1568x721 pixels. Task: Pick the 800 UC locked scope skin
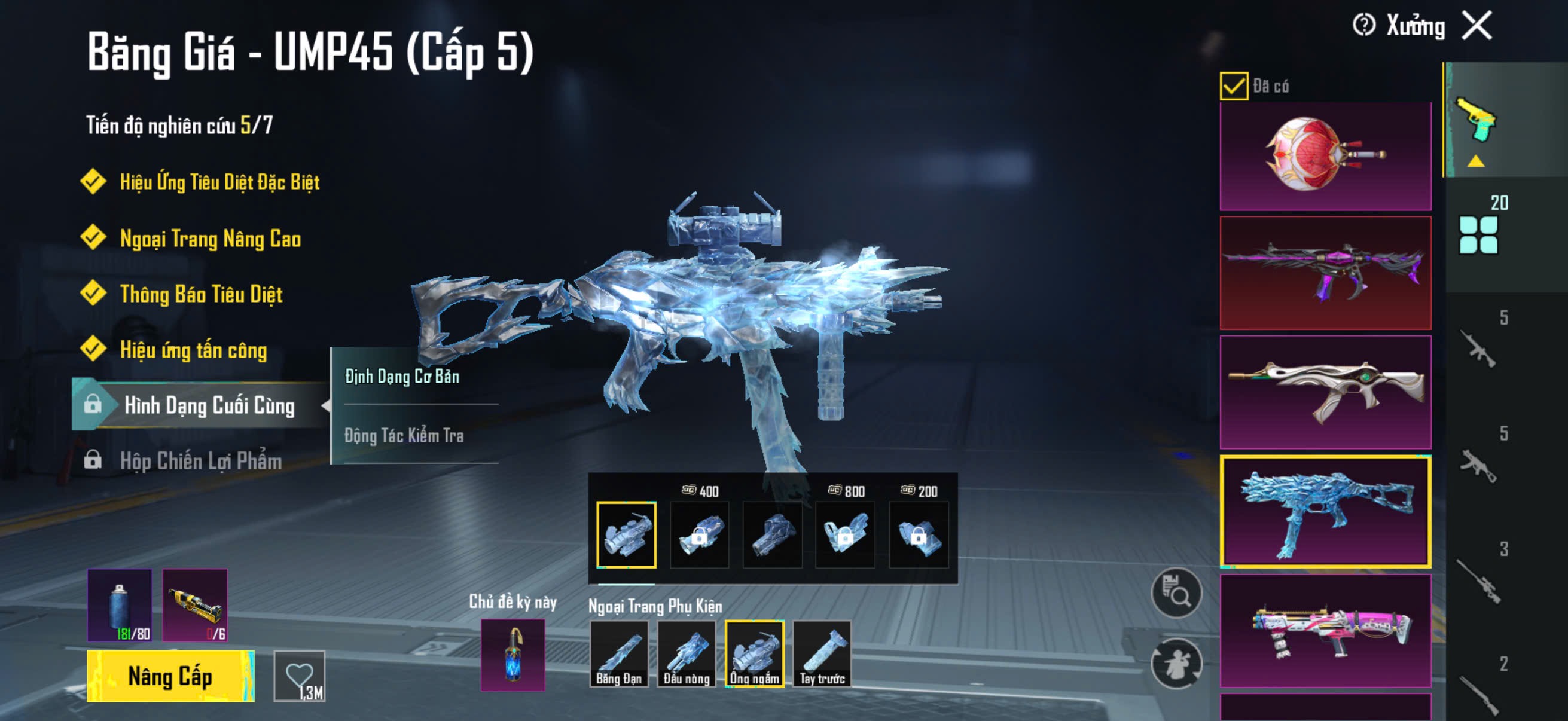click(x=846, y=535)
